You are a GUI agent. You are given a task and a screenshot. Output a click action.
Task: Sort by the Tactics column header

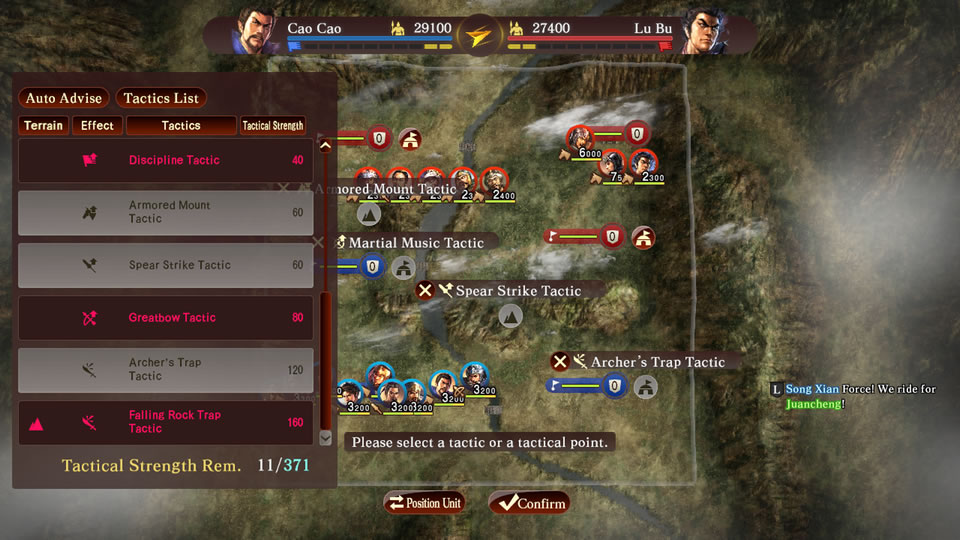tap(181, 126)
